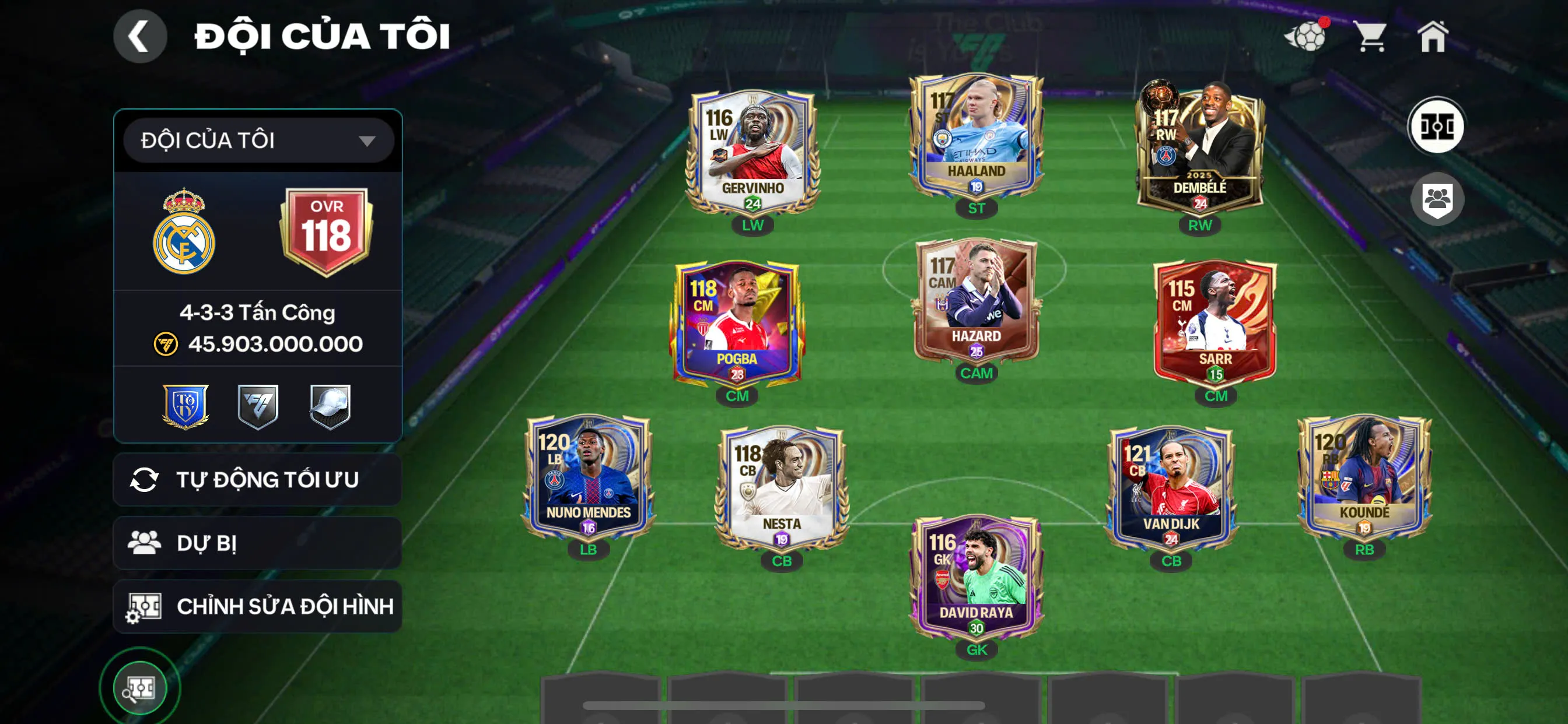Select the Gervinho LW card

click(753, 152)
